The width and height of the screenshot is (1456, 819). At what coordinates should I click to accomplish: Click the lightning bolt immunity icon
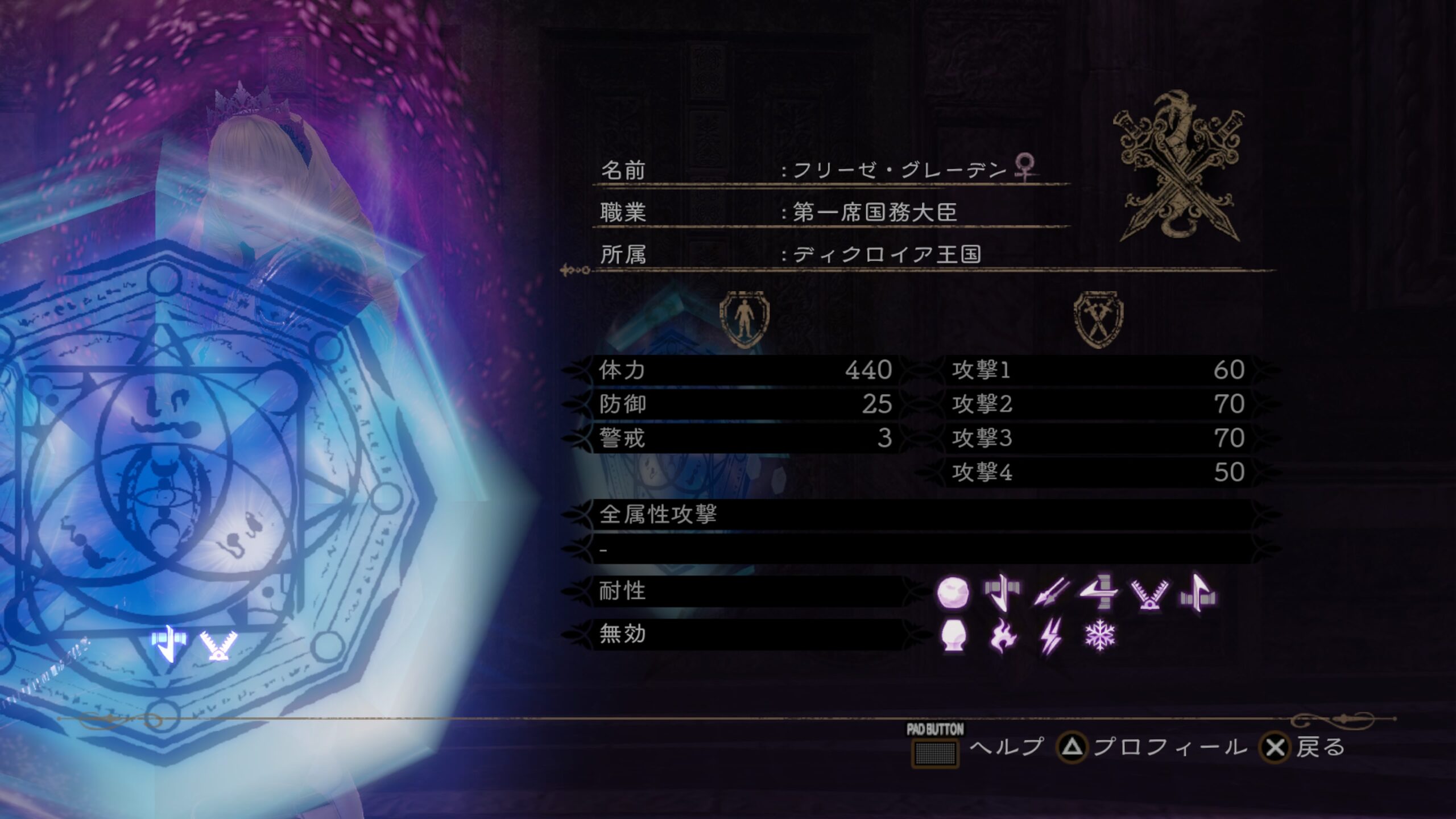click(x=1050, y=634)
